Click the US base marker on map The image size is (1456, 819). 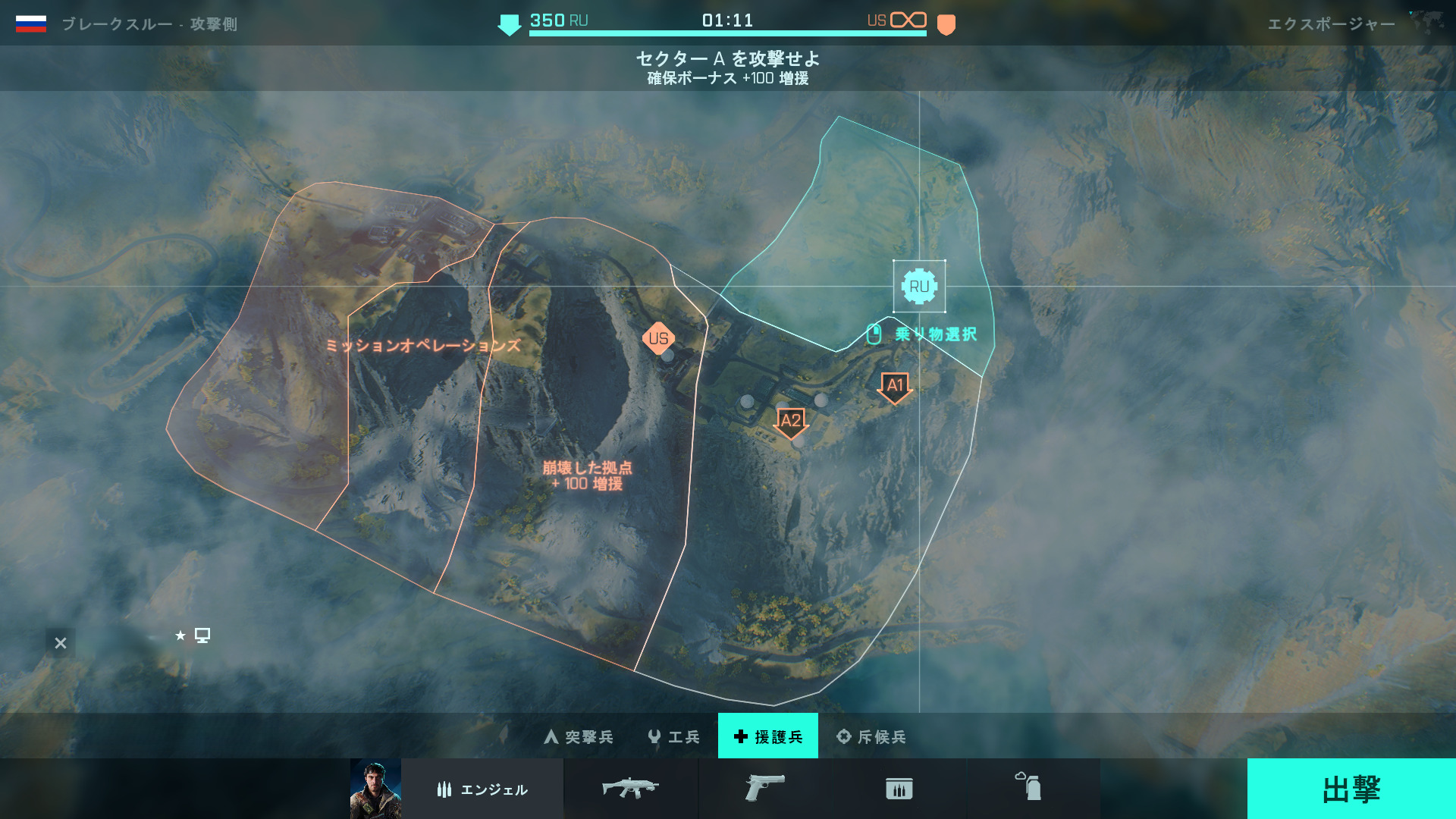click(x=658, y=338)
